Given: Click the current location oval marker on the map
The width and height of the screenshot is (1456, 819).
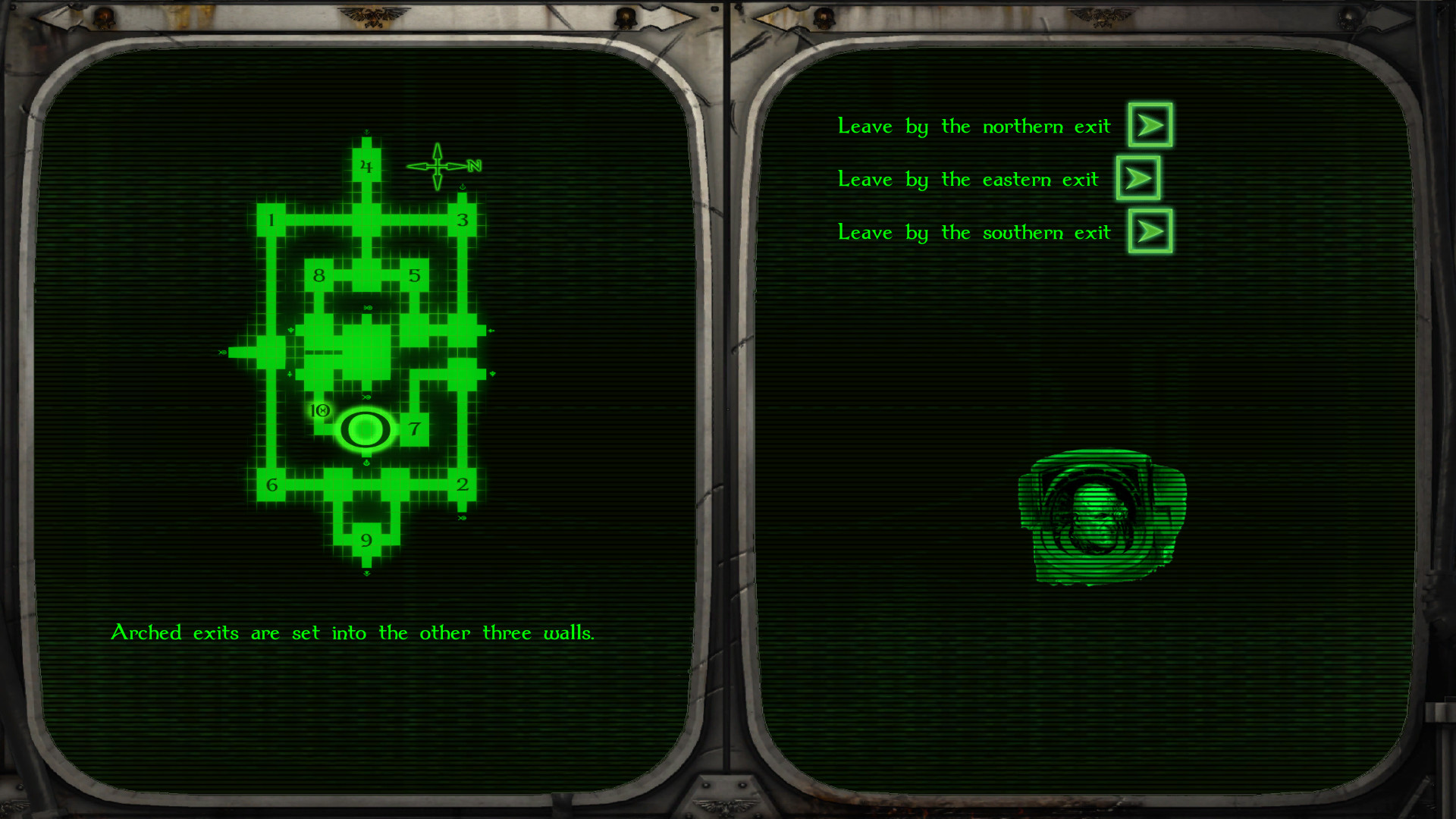Looking at the screenshot, I should pos(366,428).
